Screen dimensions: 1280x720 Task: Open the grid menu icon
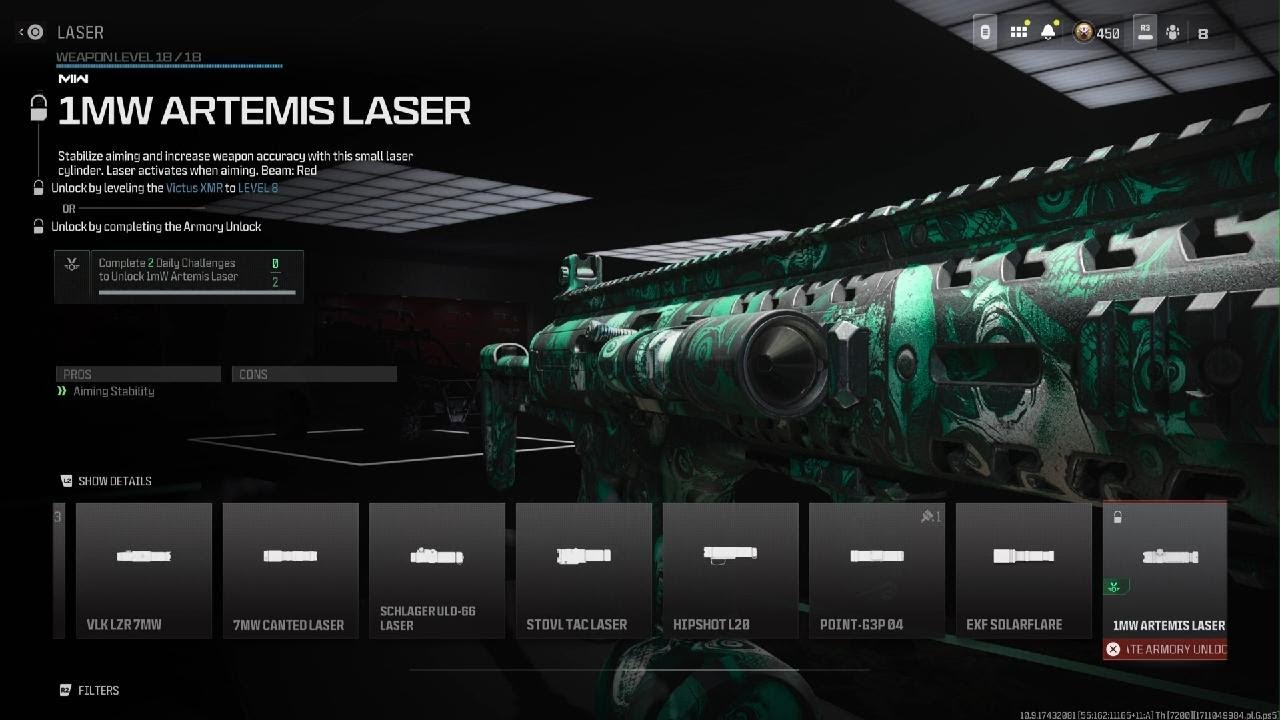pyautogui.click(x=1019, y=32)
